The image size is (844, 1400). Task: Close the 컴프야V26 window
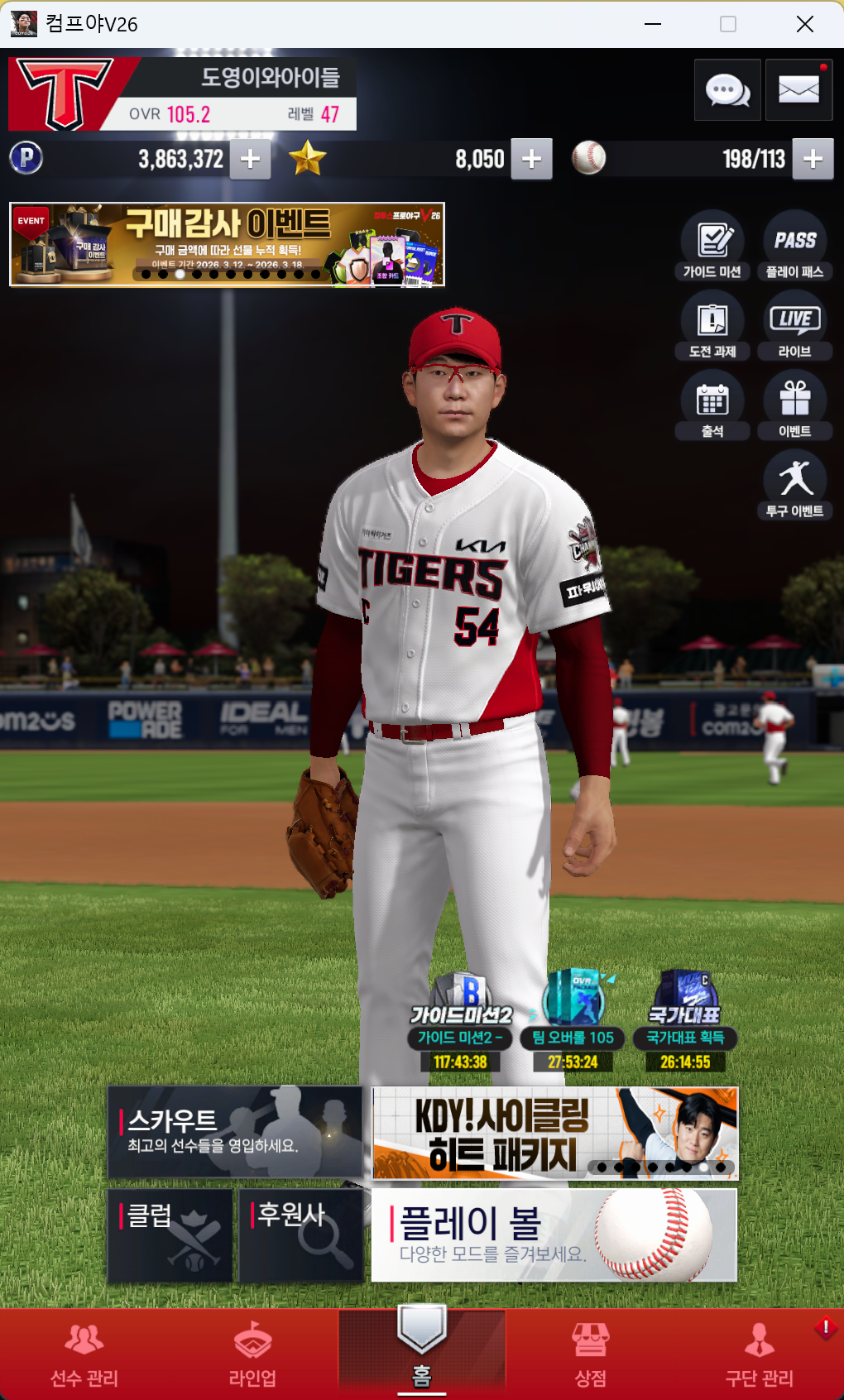805,24
